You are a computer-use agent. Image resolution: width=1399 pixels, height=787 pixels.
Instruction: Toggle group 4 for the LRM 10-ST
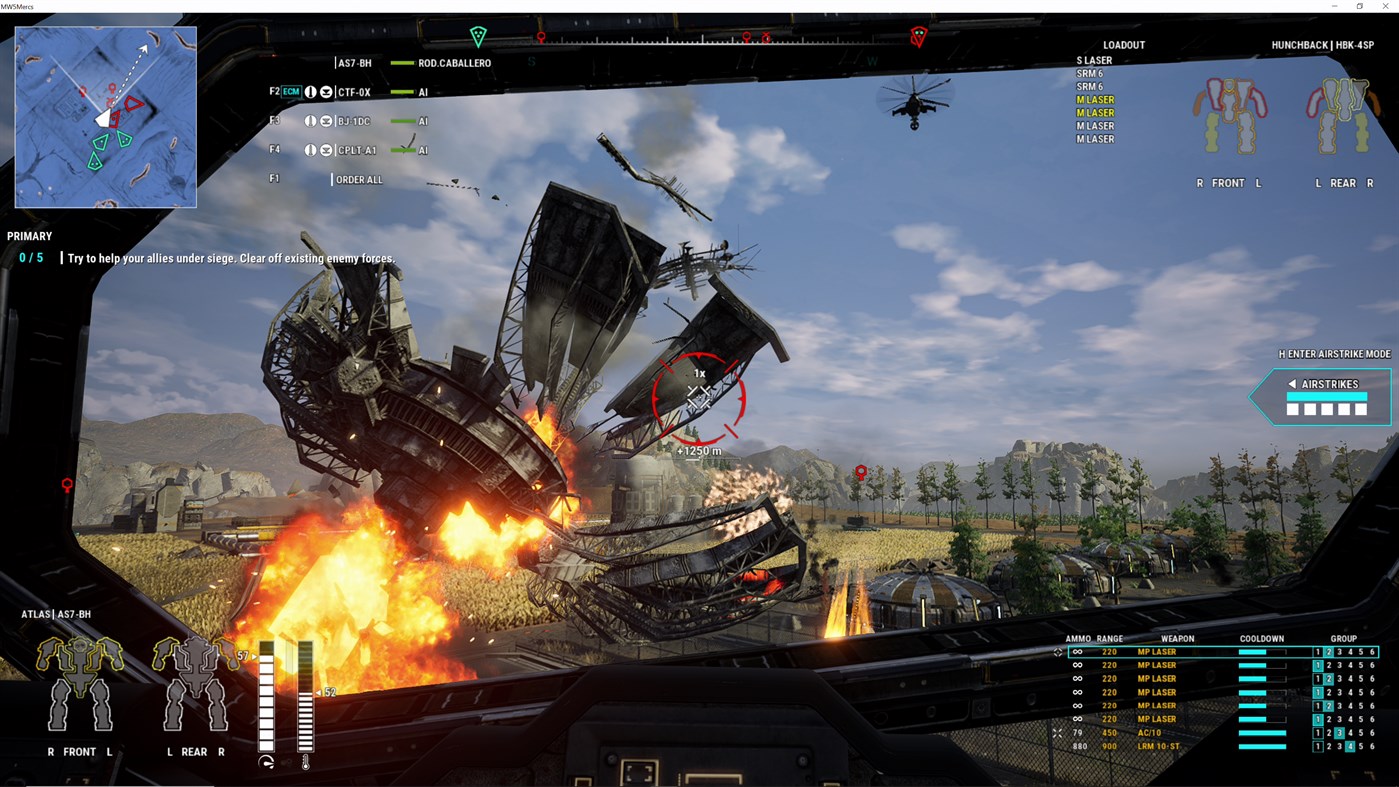[1351, 745]
